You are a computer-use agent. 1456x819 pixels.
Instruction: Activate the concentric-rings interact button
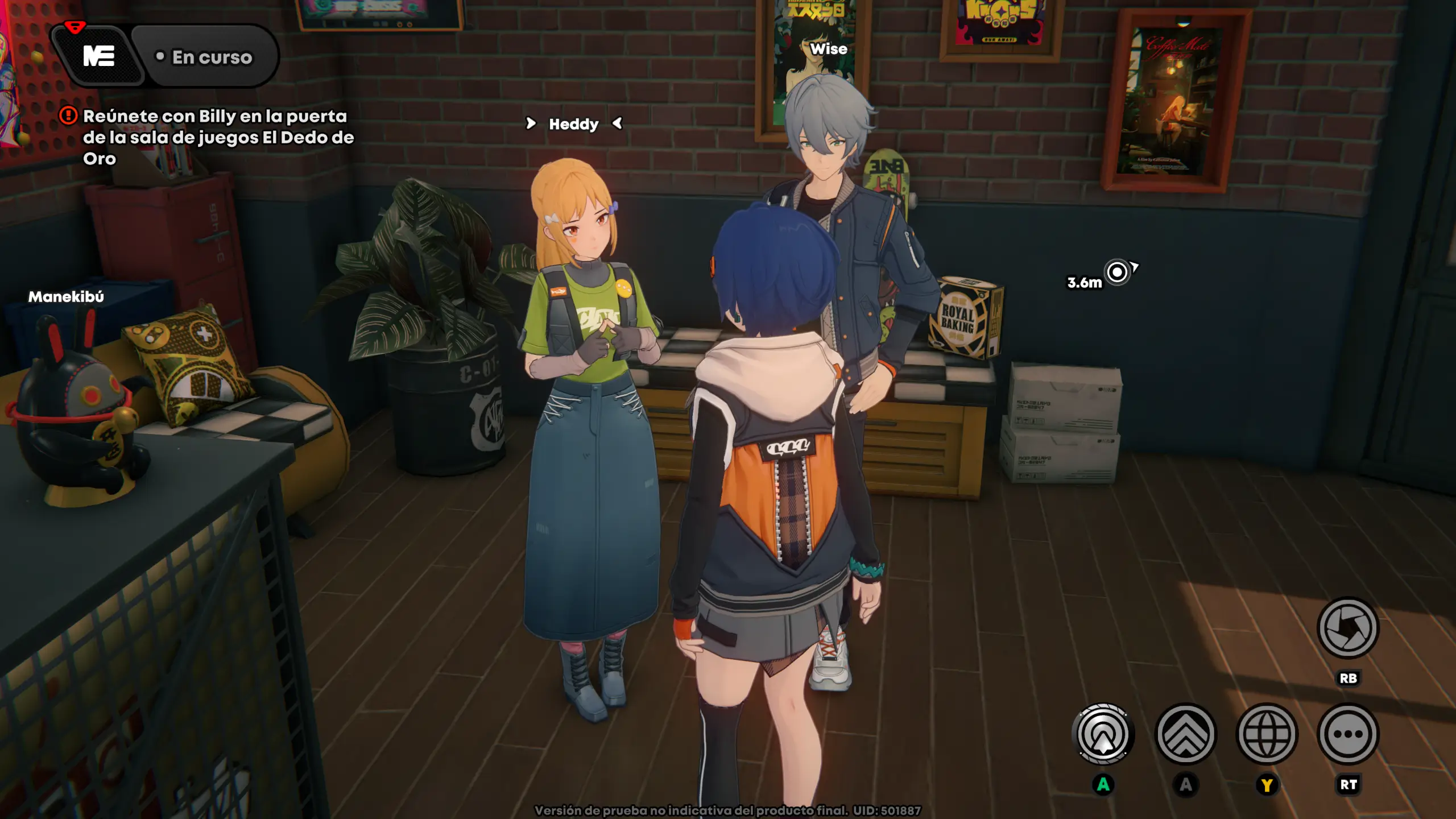tap(1103, 734)
